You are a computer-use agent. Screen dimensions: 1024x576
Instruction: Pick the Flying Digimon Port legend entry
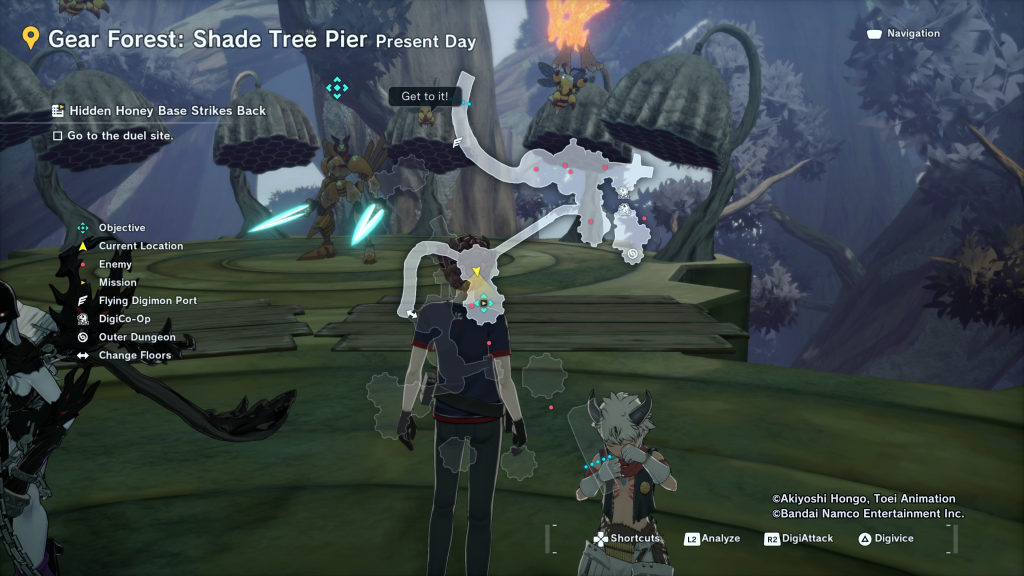pyautogui.click(x=147, y=301)
